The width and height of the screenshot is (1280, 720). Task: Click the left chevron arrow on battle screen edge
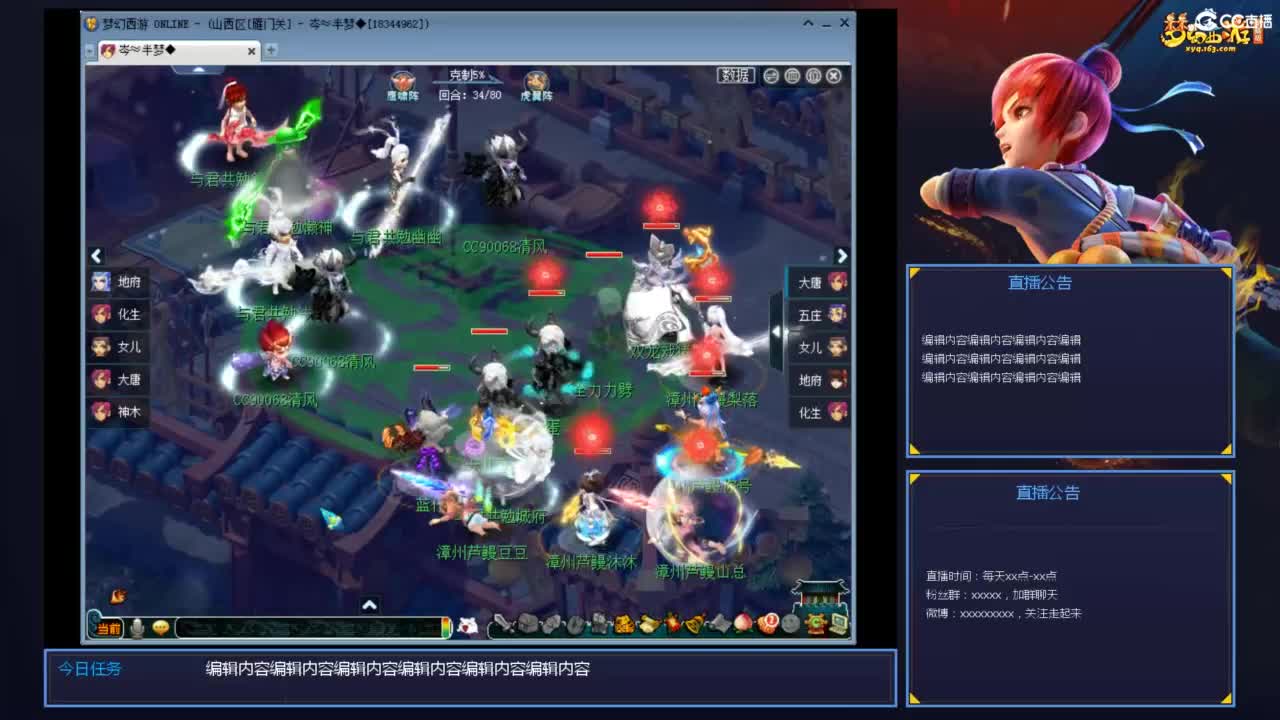96,256
